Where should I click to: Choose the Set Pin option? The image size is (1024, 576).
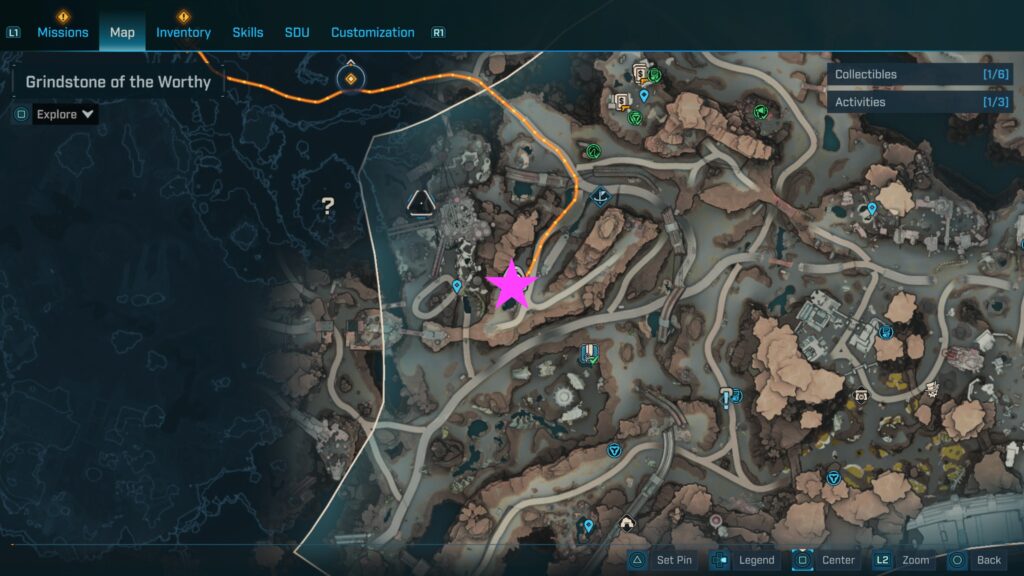pos(662,560)
